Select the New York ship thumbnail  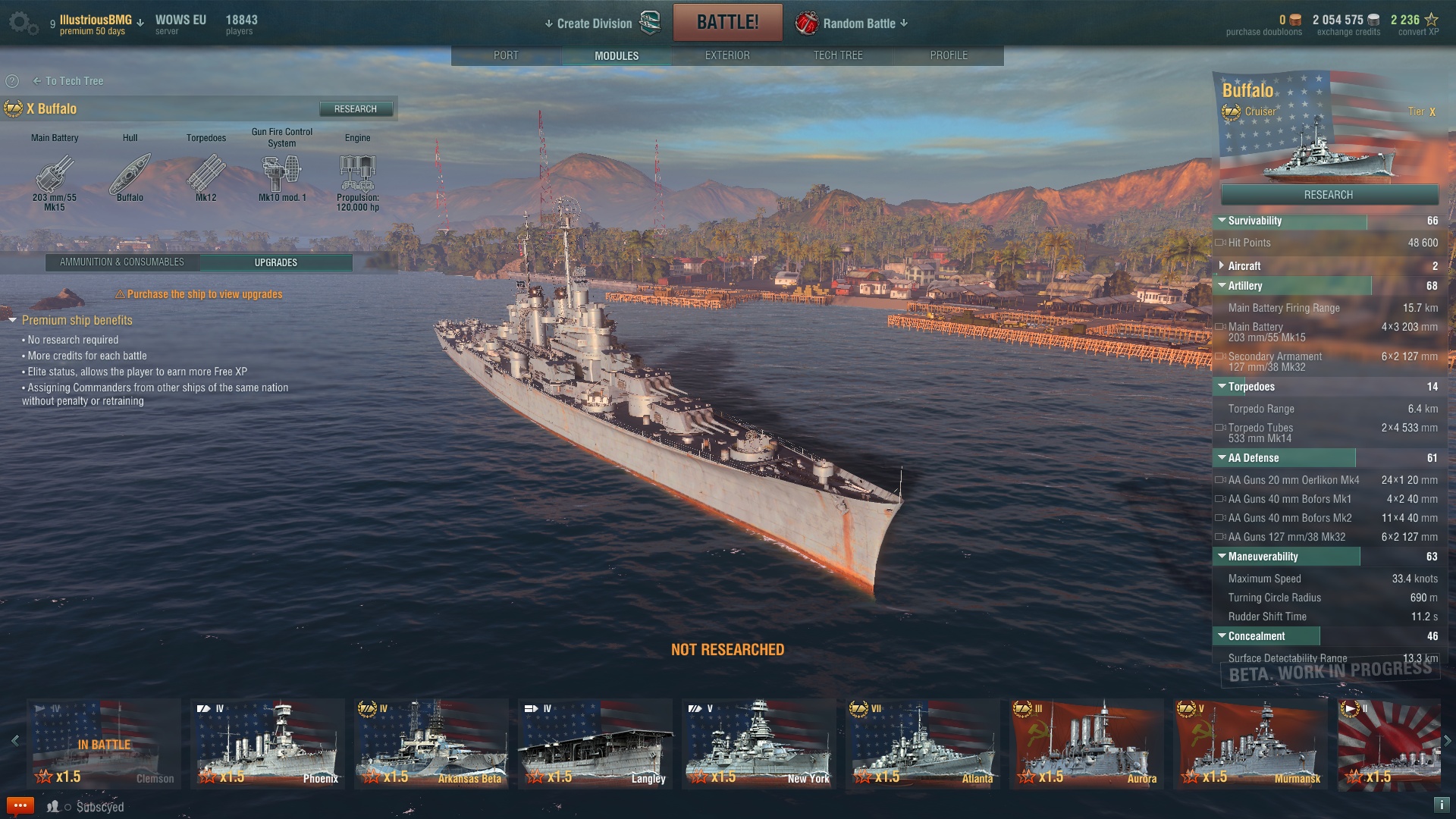coord(758,743)
